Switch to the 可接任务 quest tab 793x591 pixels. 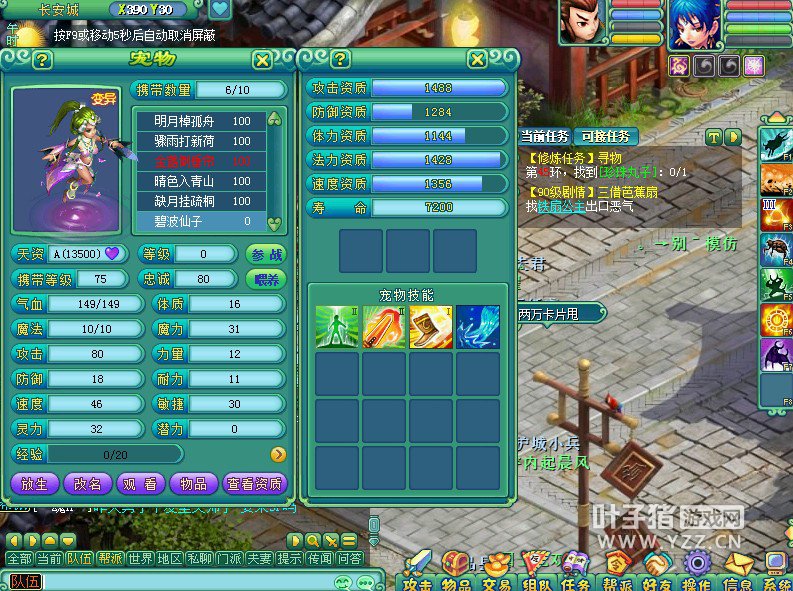click(x=606, y=136)
